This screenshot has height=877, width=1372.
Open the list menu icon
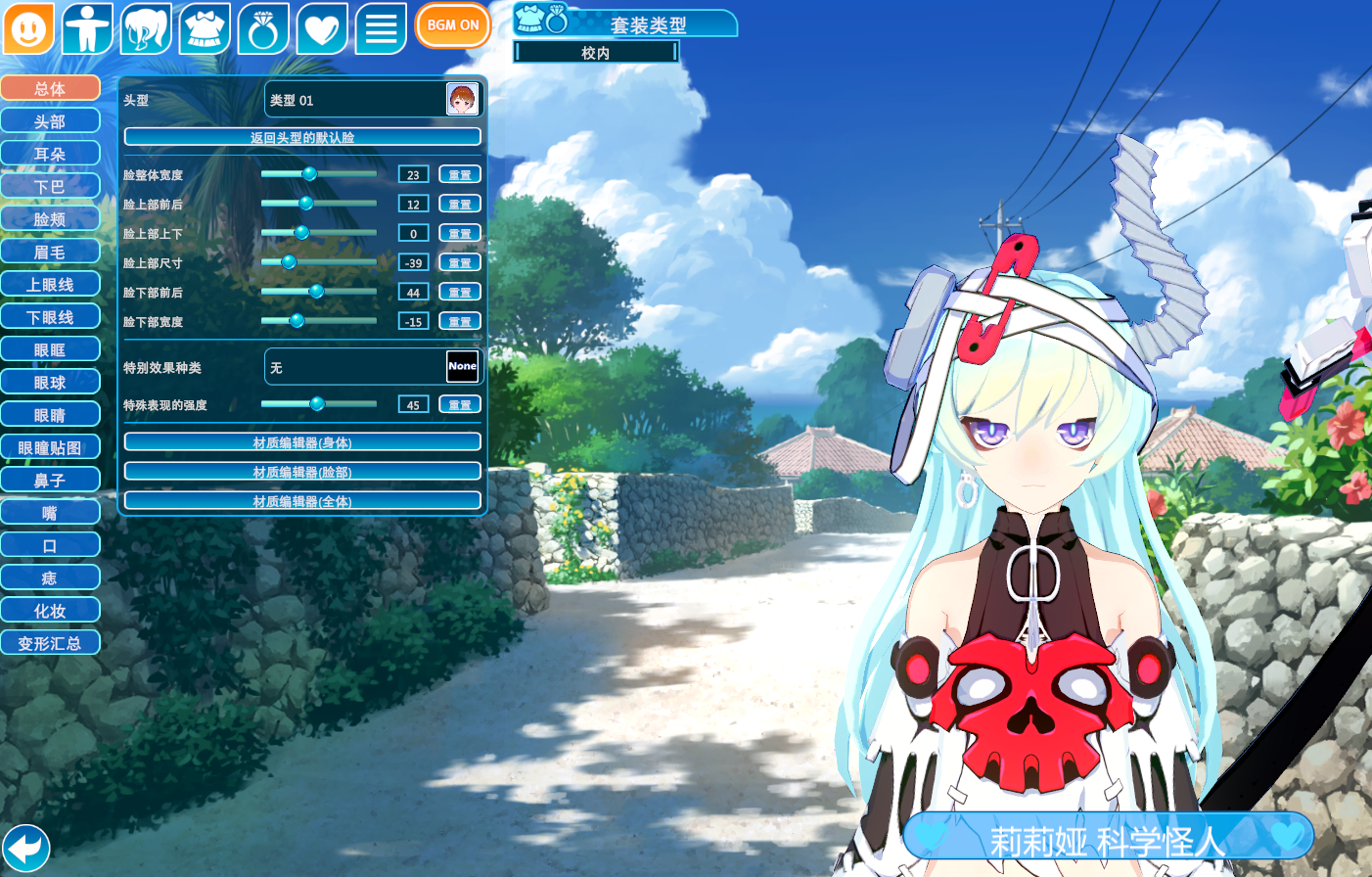(x=381, y=28)
